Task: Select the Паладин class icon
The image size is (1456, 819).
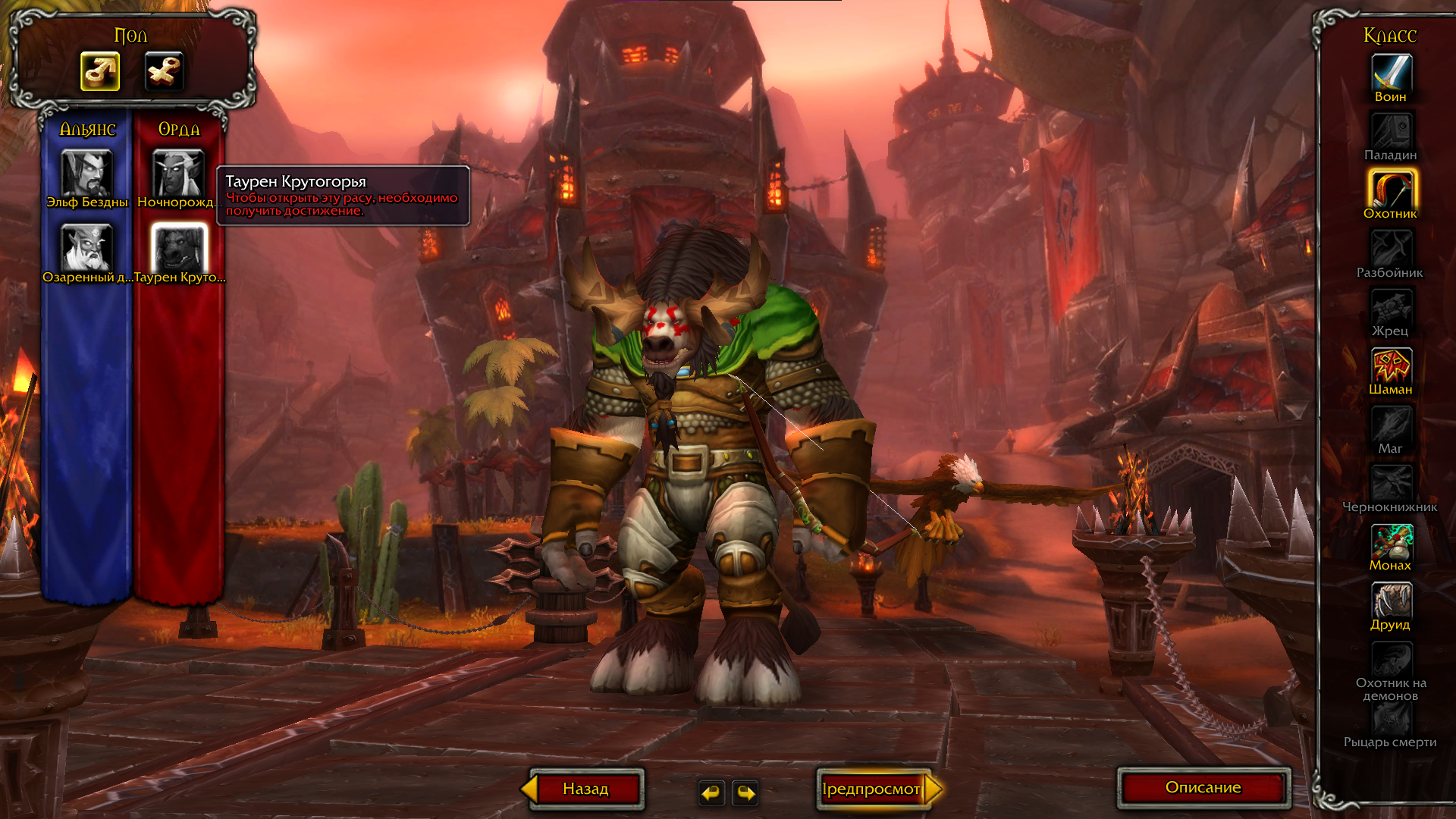Action: coord(1391,131)
